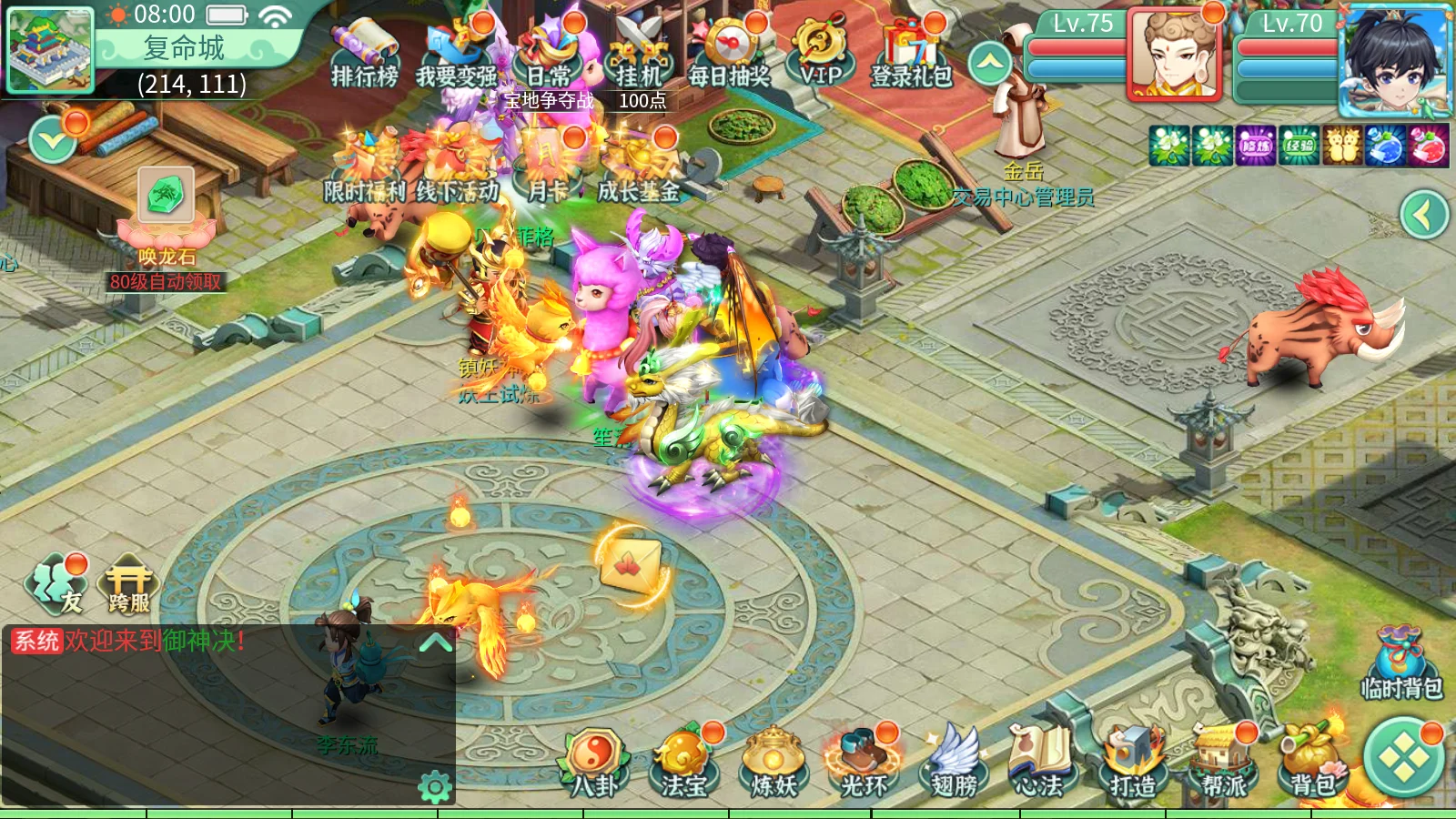Image resolution: width=1456 pixels, height=819 pixels.
Task: Open chat settings gear
Action: pyautogui.click(x=435, y=787)
